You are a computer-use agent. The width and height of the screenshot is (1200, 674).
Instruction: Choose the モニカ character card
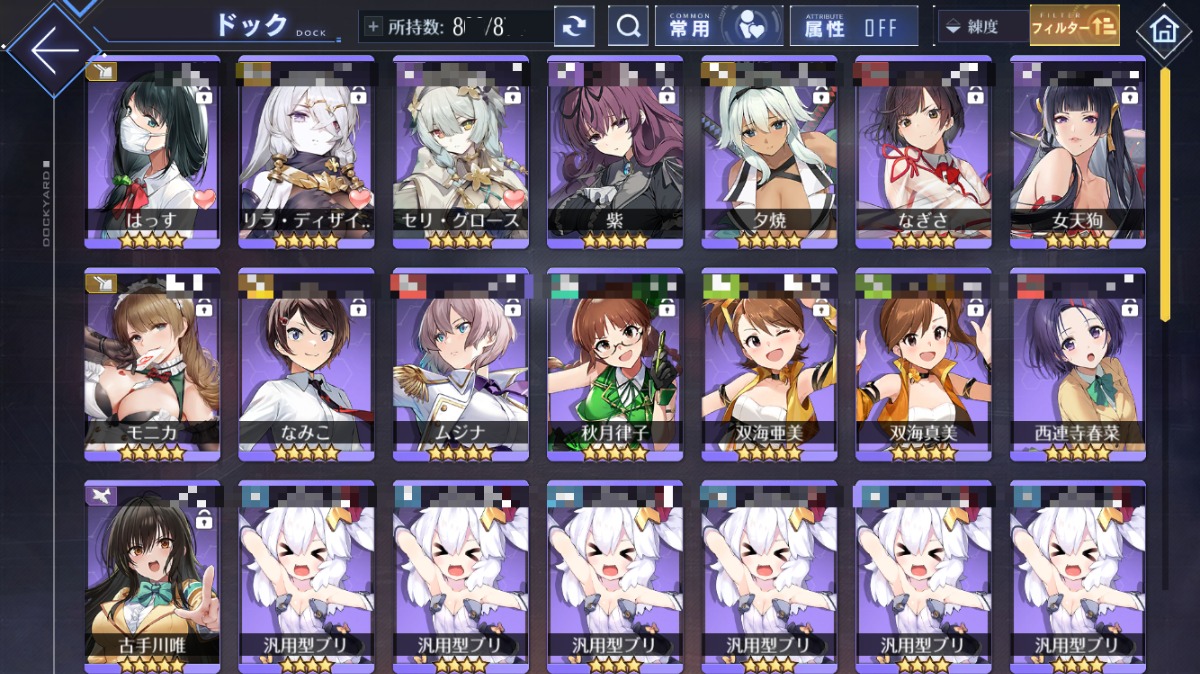pyautogui.click(x=152, y=364)
